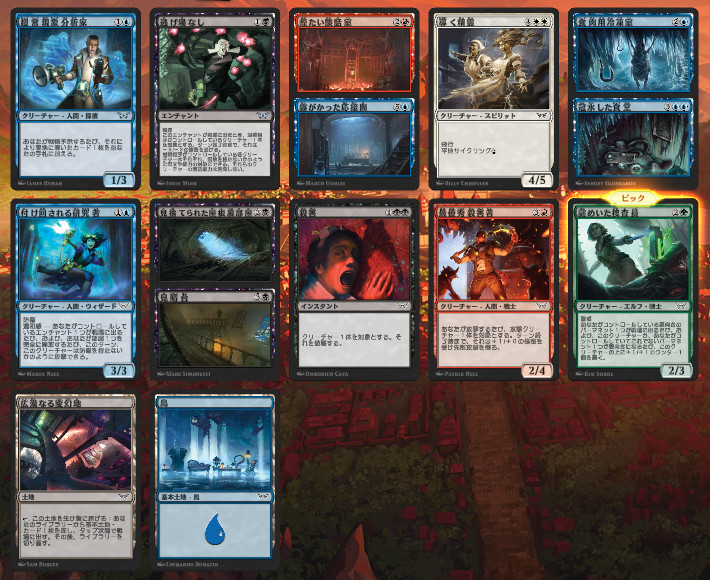
Task: Select the white 4/5 spirit creature card
Action: click(x=492, y=100)
